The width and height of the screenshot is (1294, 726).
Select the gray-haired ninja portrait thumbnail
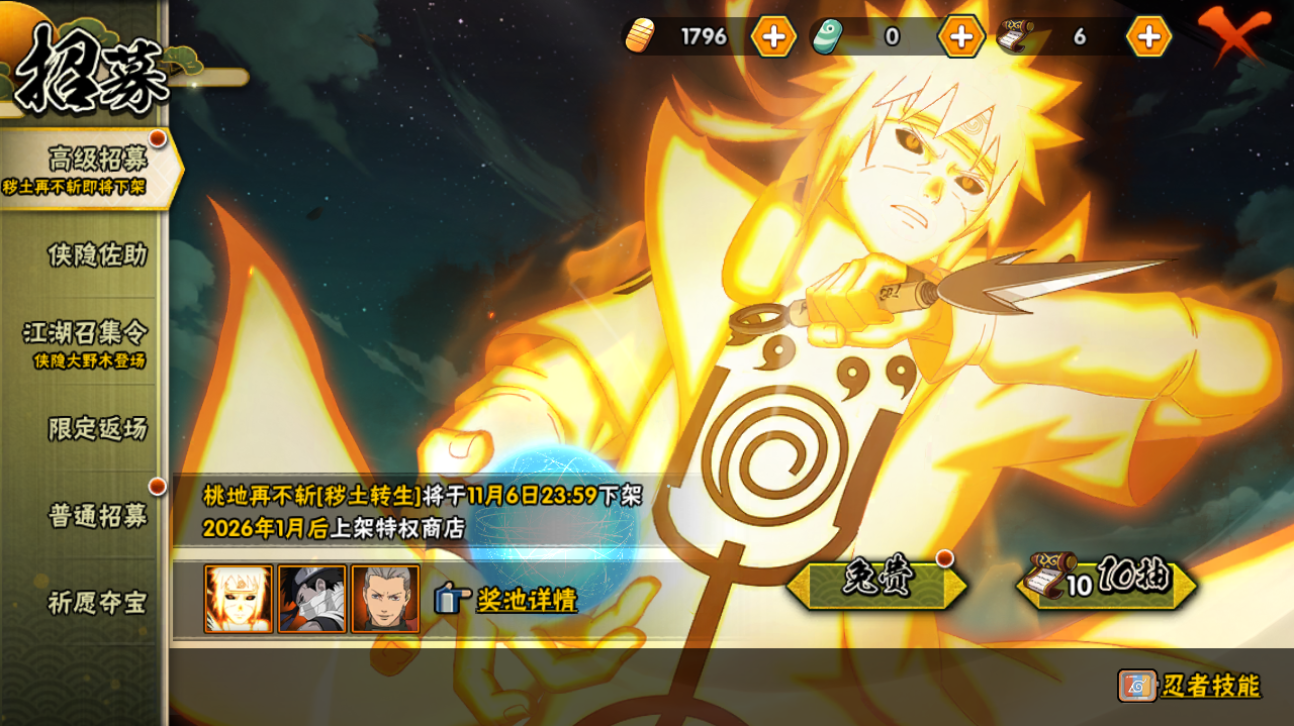tap(385, 599)
